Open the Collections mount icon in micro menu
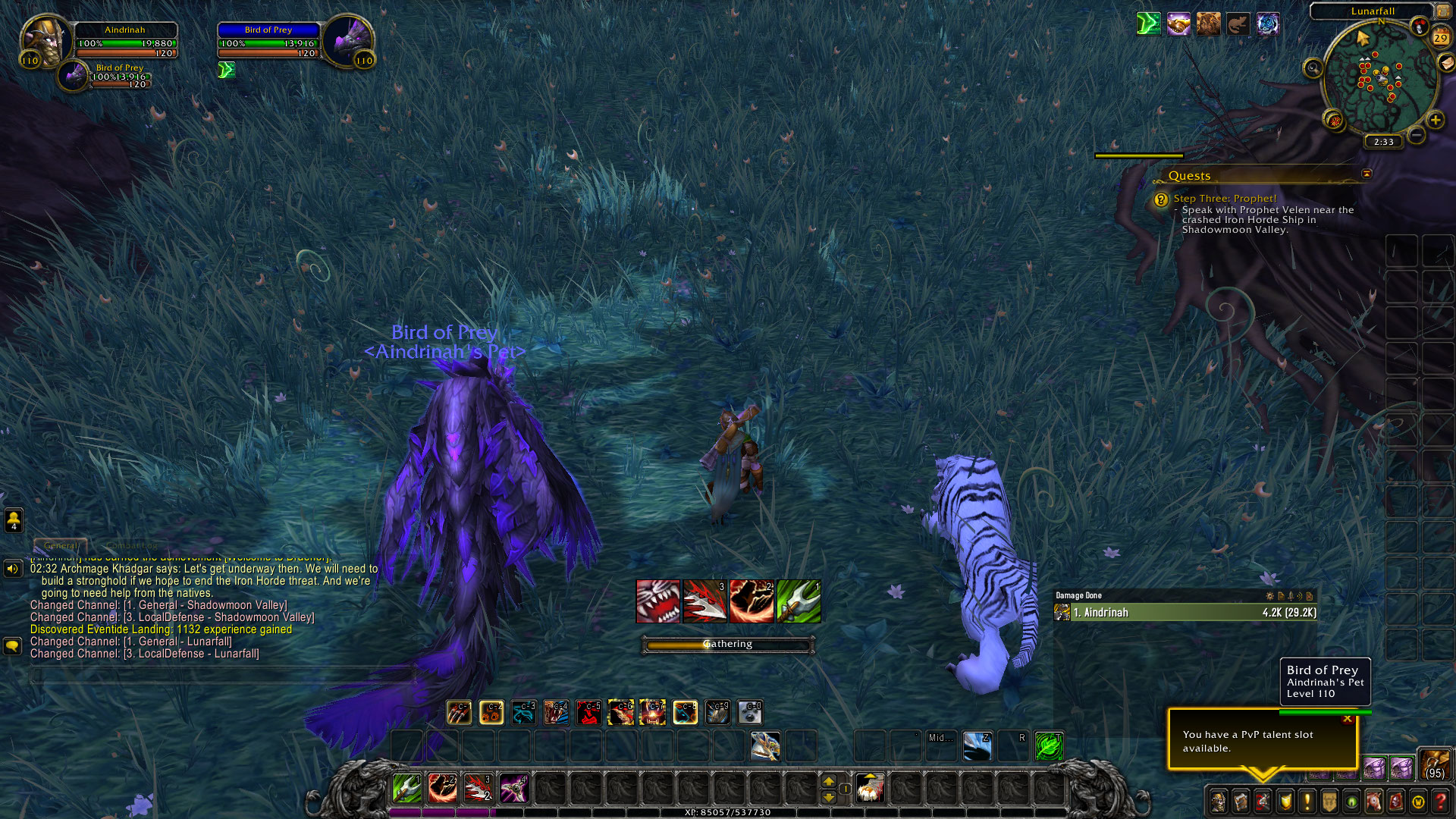 point(1374,801)
